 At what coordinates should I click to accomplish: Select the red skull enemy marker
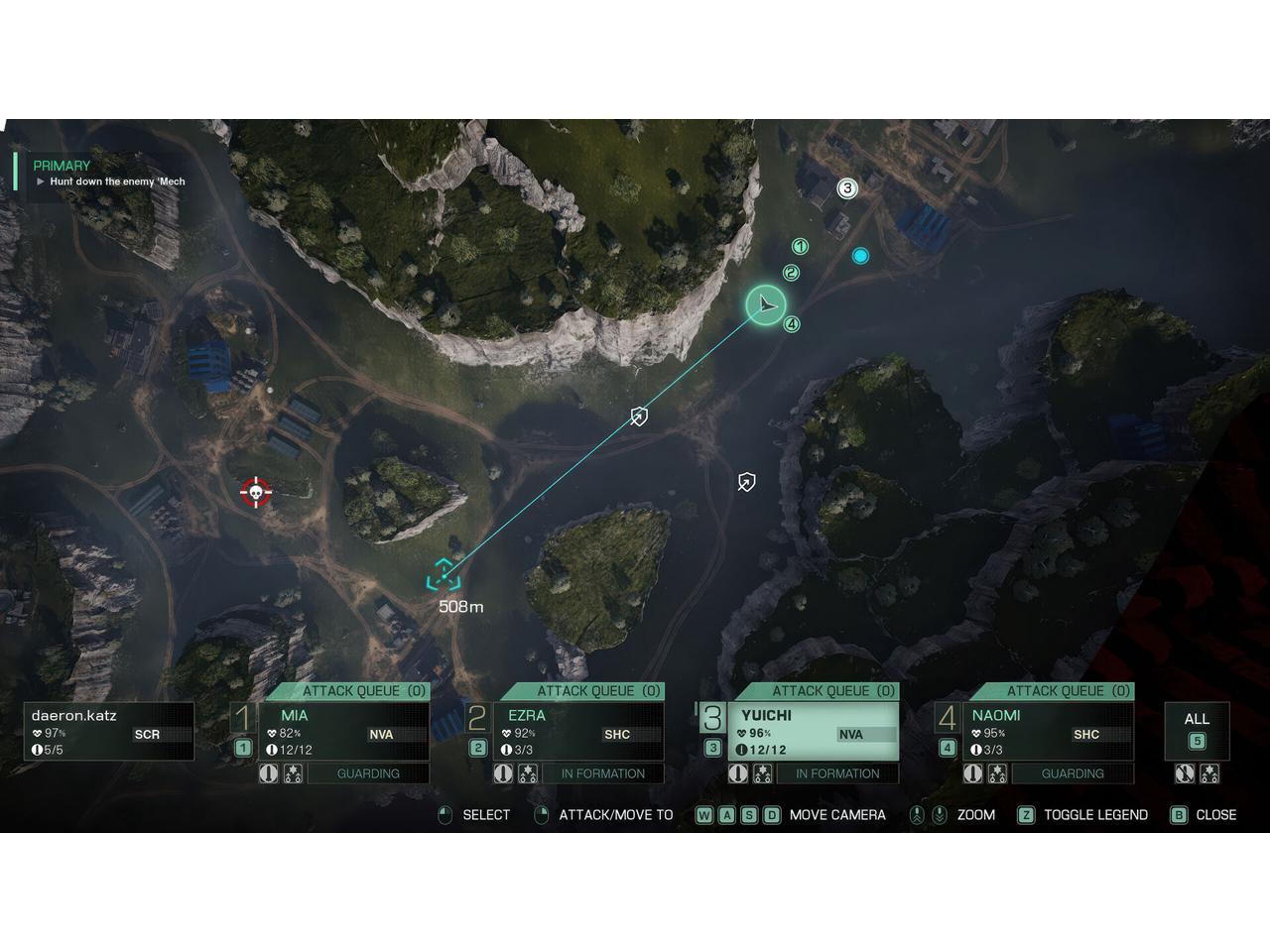coord(256,492)
